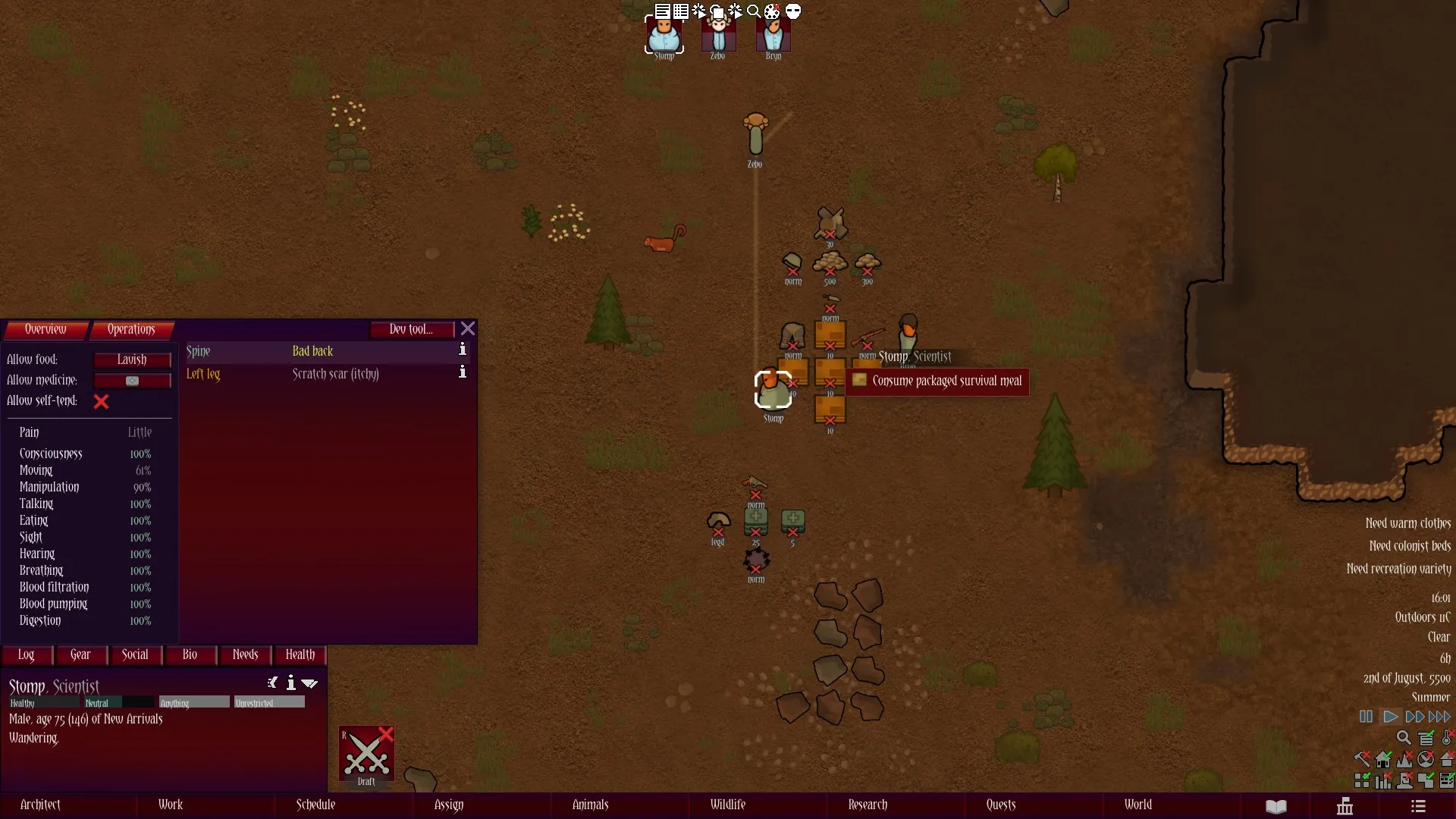The width and height of the screenshot is (1456, 819).
Task: Switch to the Operations tab
Action: click(131, 329)
